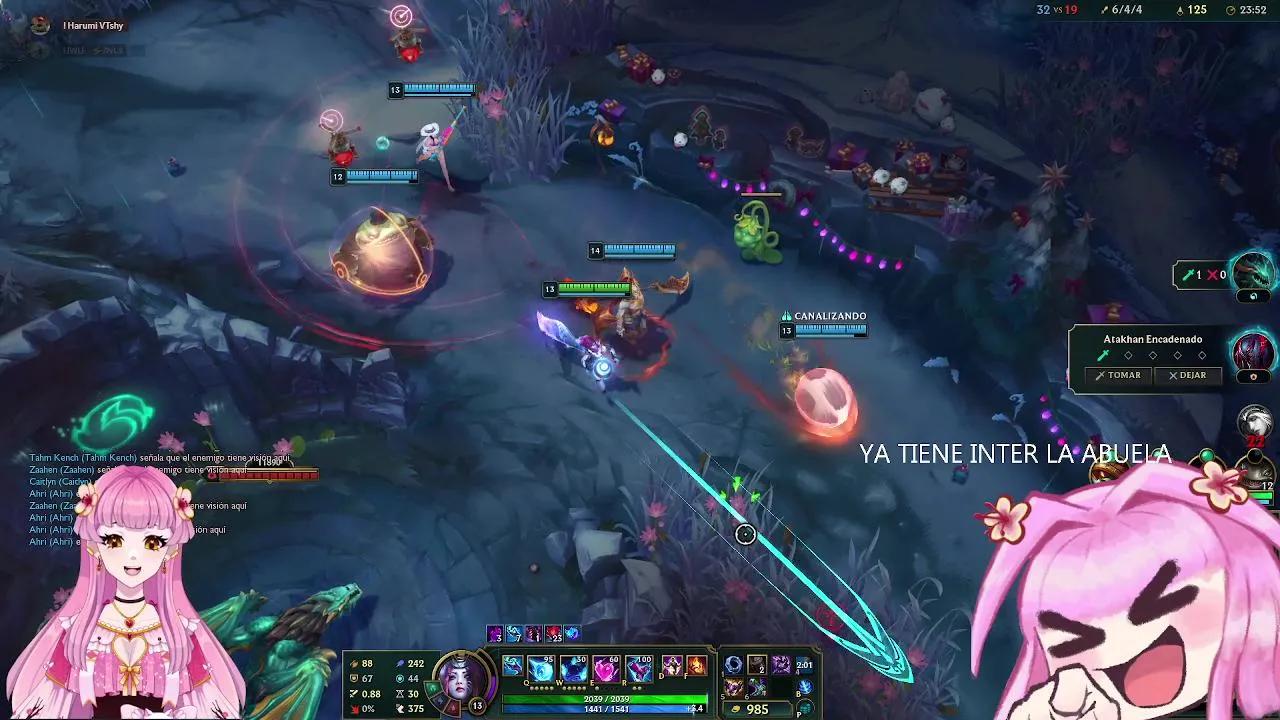
Task: Use the Flash summoner spell in slot D
Action: 670,666
